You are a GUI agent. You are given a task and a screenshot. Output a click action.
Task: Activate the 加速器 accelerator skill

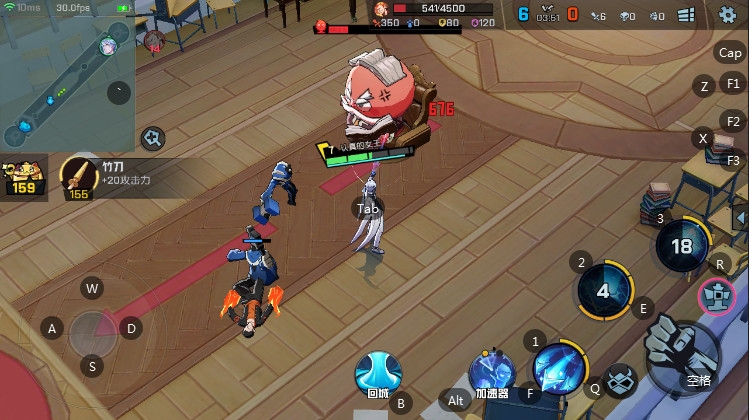[491, 372]
